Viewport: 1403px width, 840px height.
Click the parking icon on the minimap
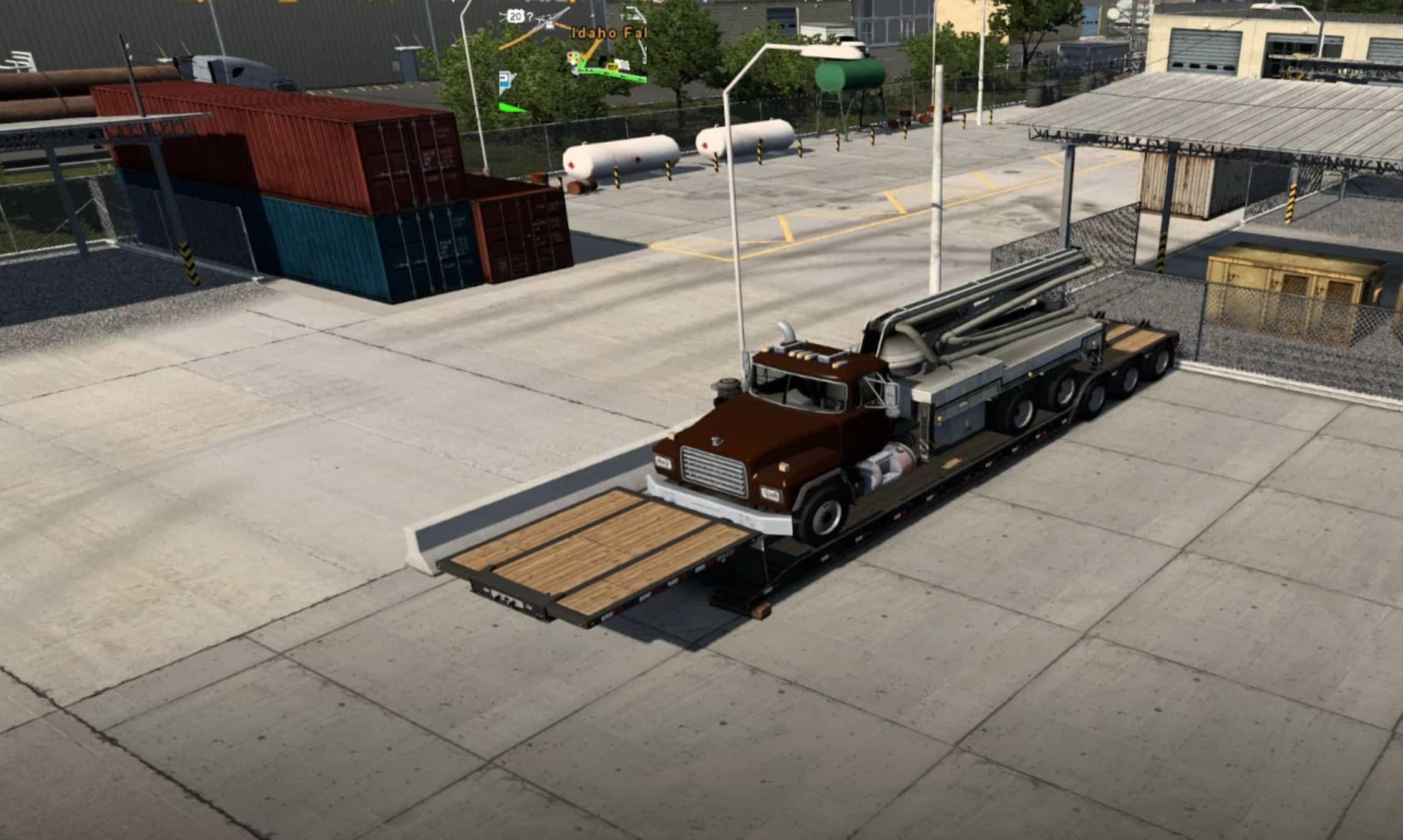[503, 78]
